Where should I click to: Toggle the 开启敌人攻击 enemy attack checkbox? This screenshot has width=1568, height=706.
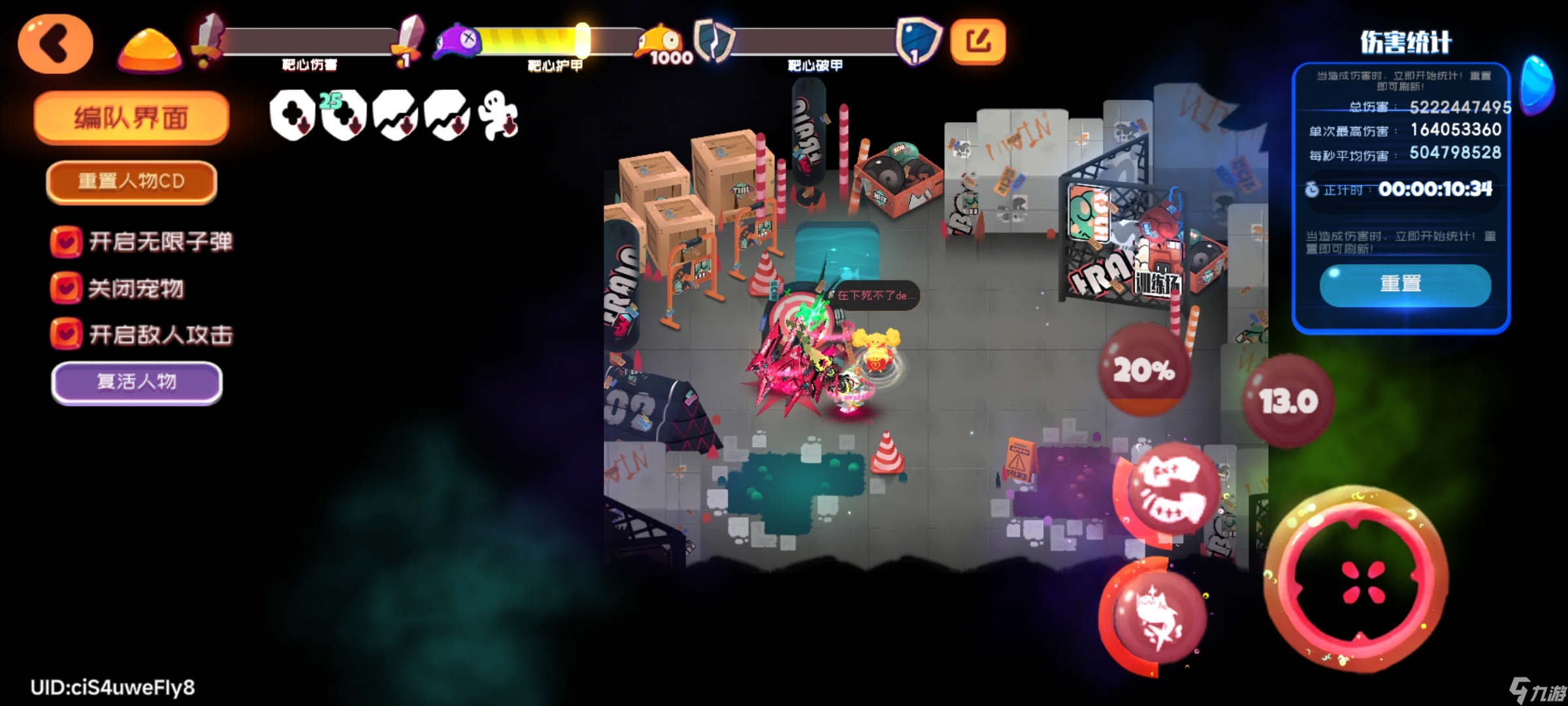[x=66, y=334]
